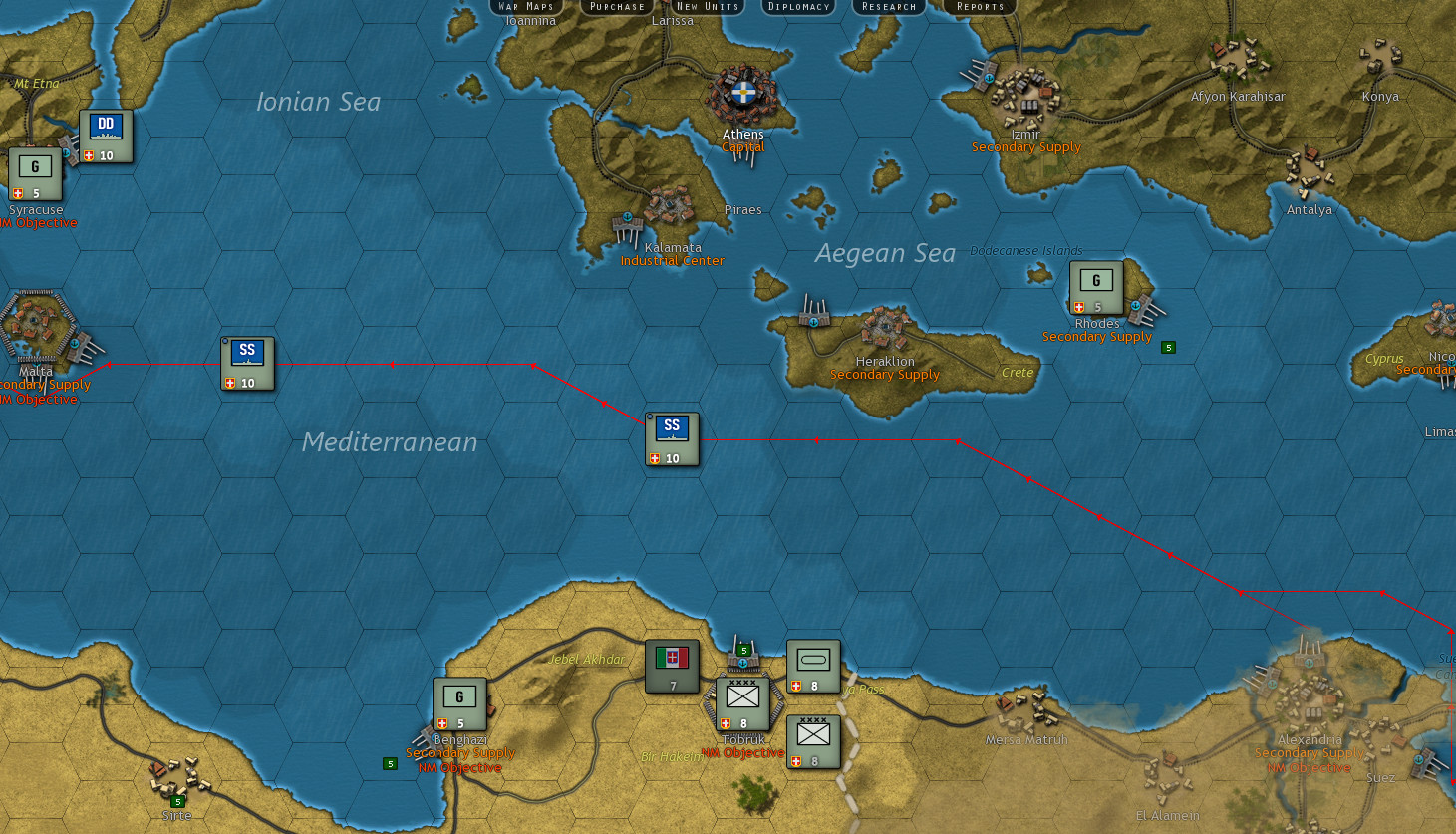Open the Purchase menu
1456x834 pixels.
coord(616,6)
